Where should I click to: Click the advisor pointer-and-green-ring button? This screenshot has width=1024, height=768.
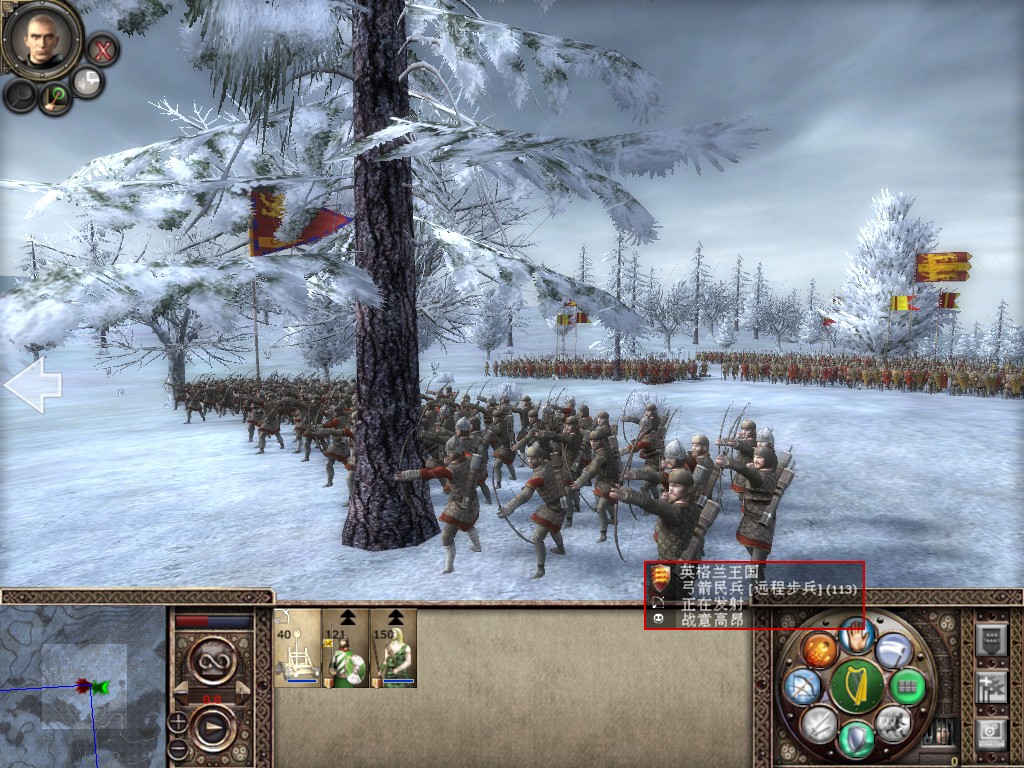tap(54, 97)
